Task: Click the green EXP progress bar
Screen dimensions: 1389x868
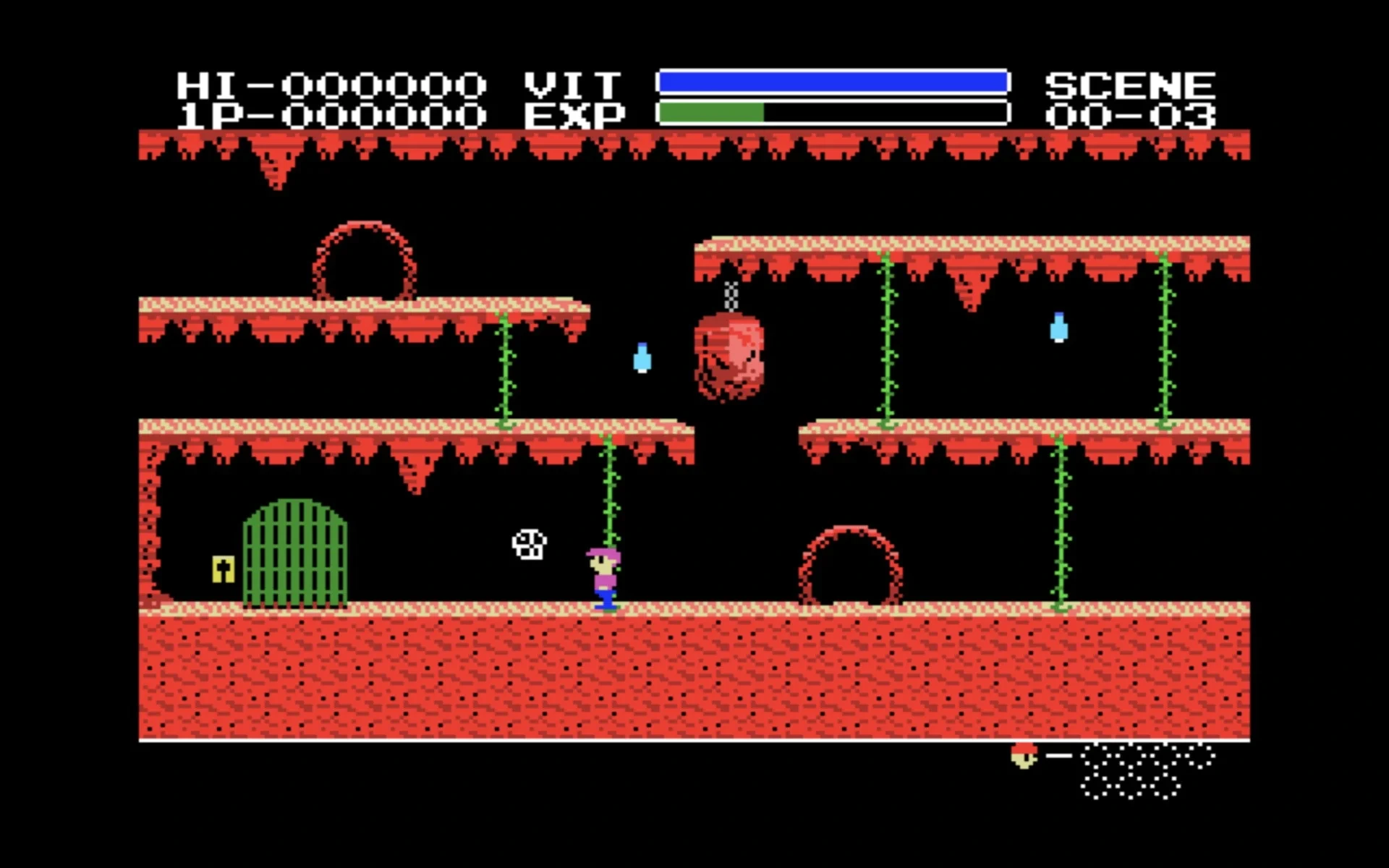Action: click(x=713, y=114)
